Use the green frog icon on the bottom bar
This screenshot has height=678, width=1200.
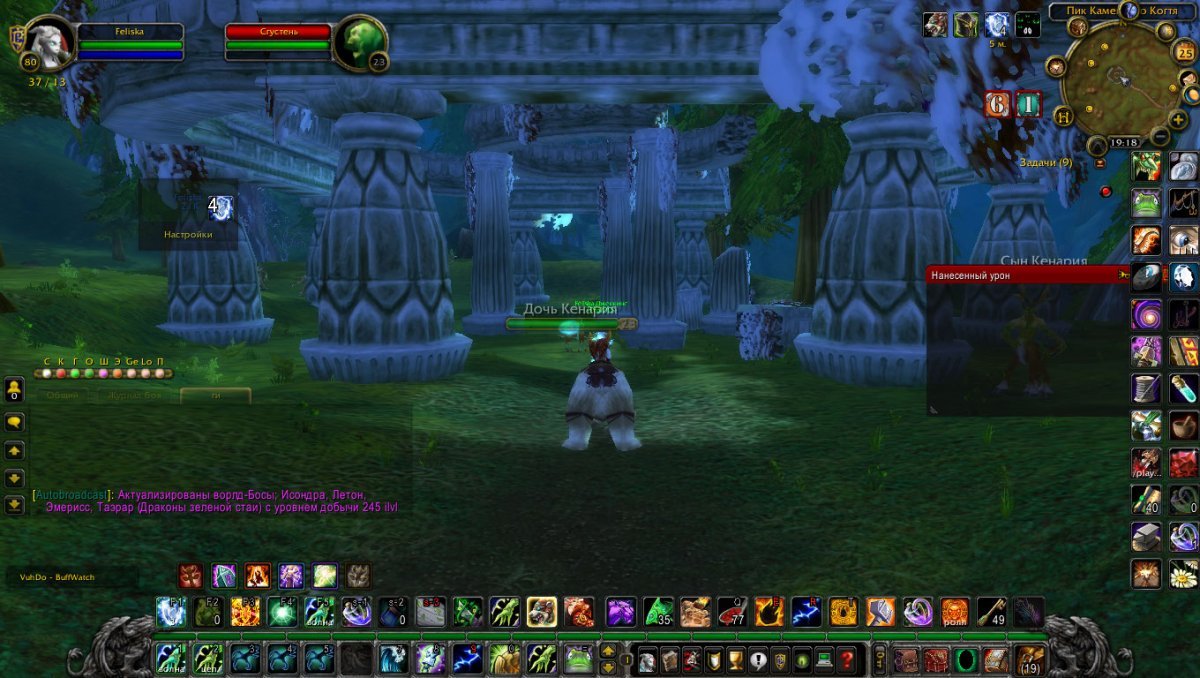[x=579, y=659]
